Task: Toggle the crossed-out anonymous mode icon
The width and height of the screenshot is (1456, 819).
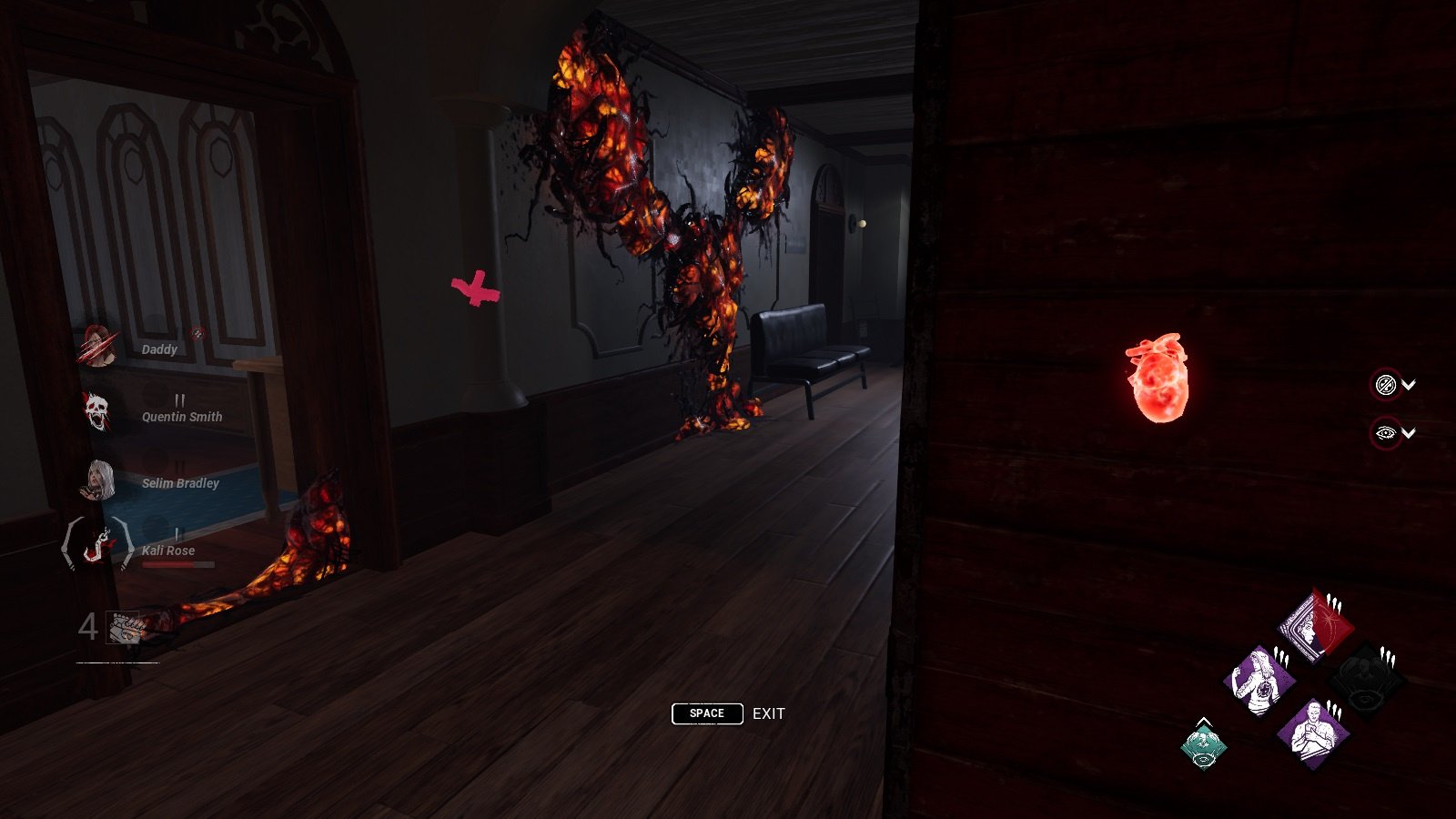Action: tap(1385, 384)
